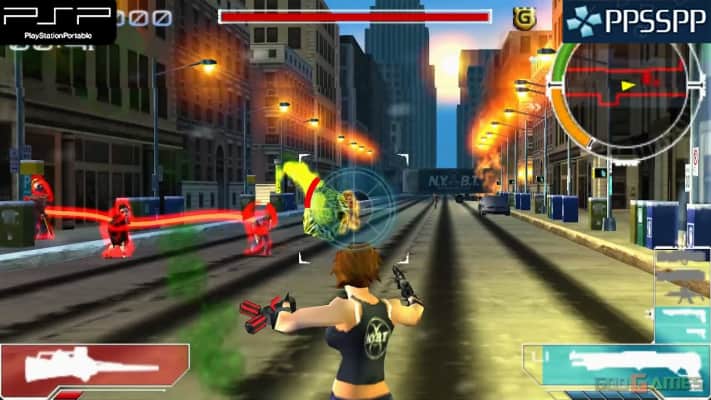
Task: Open the circular radar minimap
Action: point(624,87)
